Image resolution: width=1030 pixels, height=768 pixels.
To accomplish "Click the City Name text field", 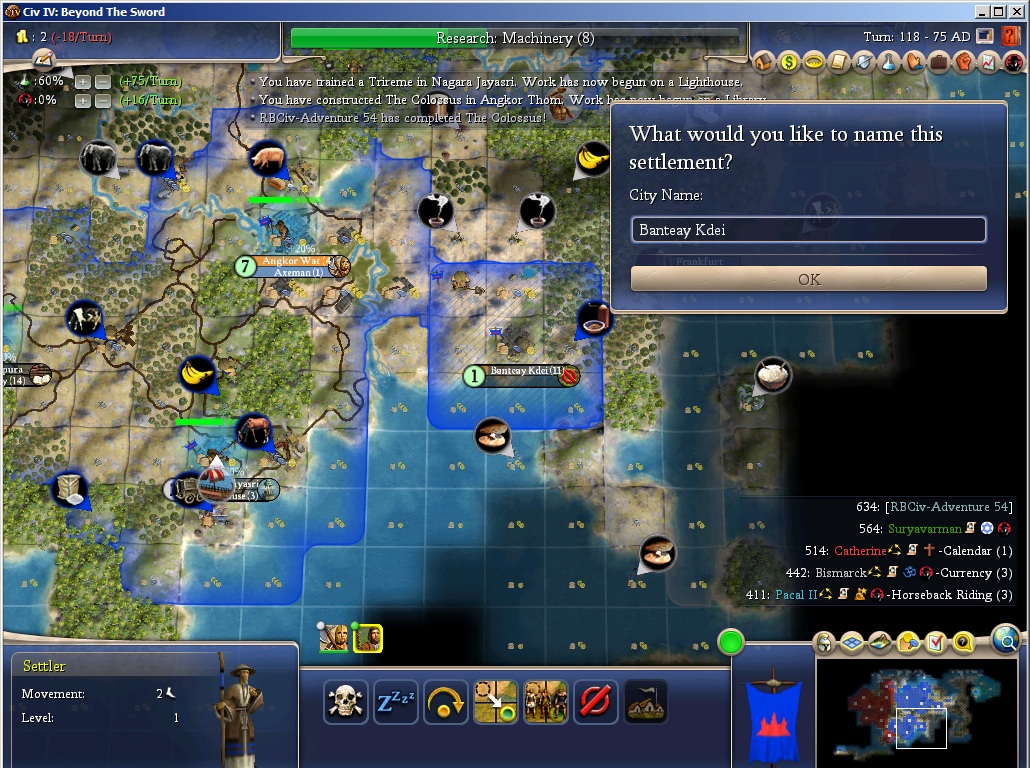I will [809, 230].
